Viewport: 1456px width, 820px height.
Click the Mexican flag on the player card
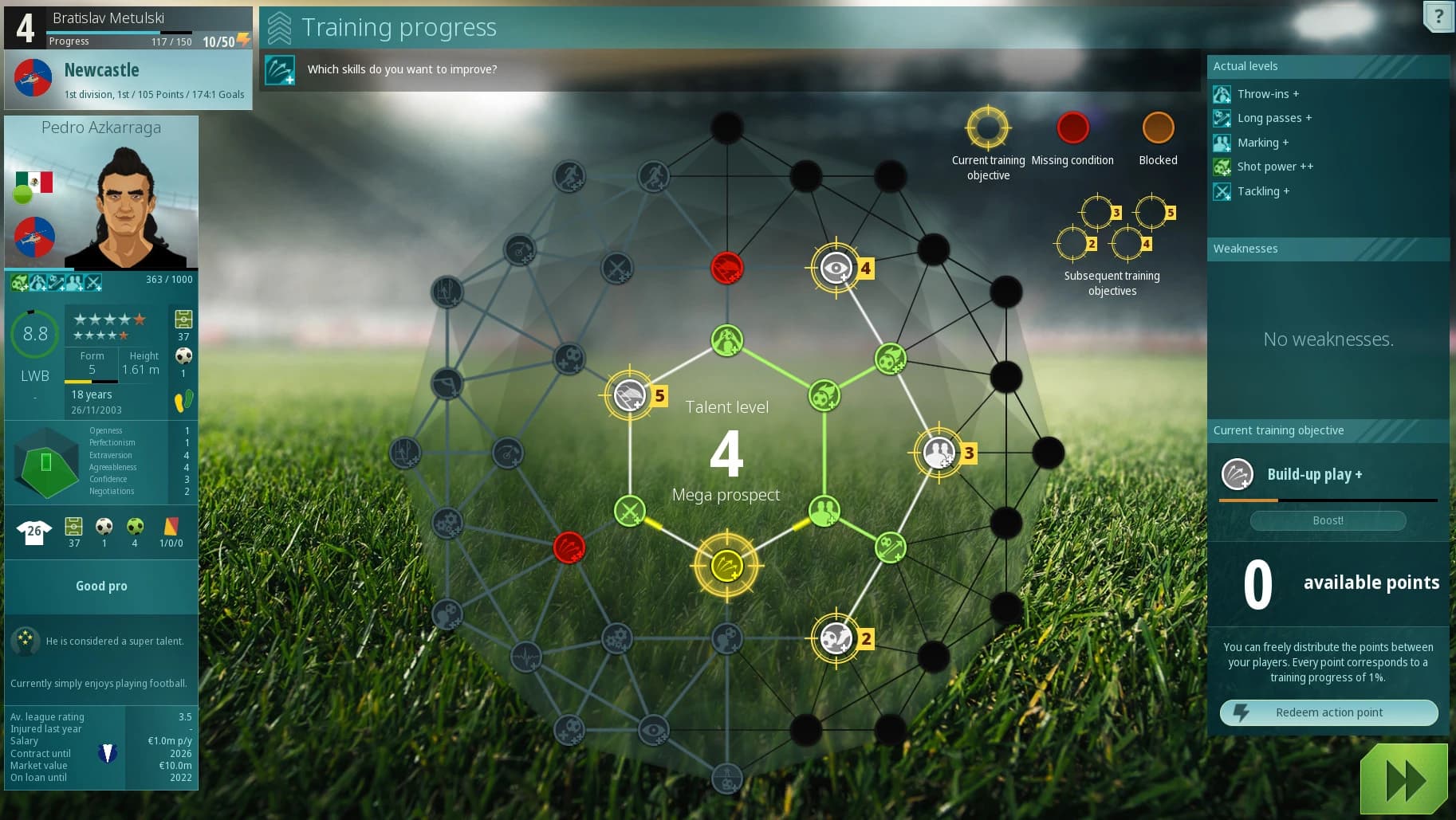(x=33, y=182)
